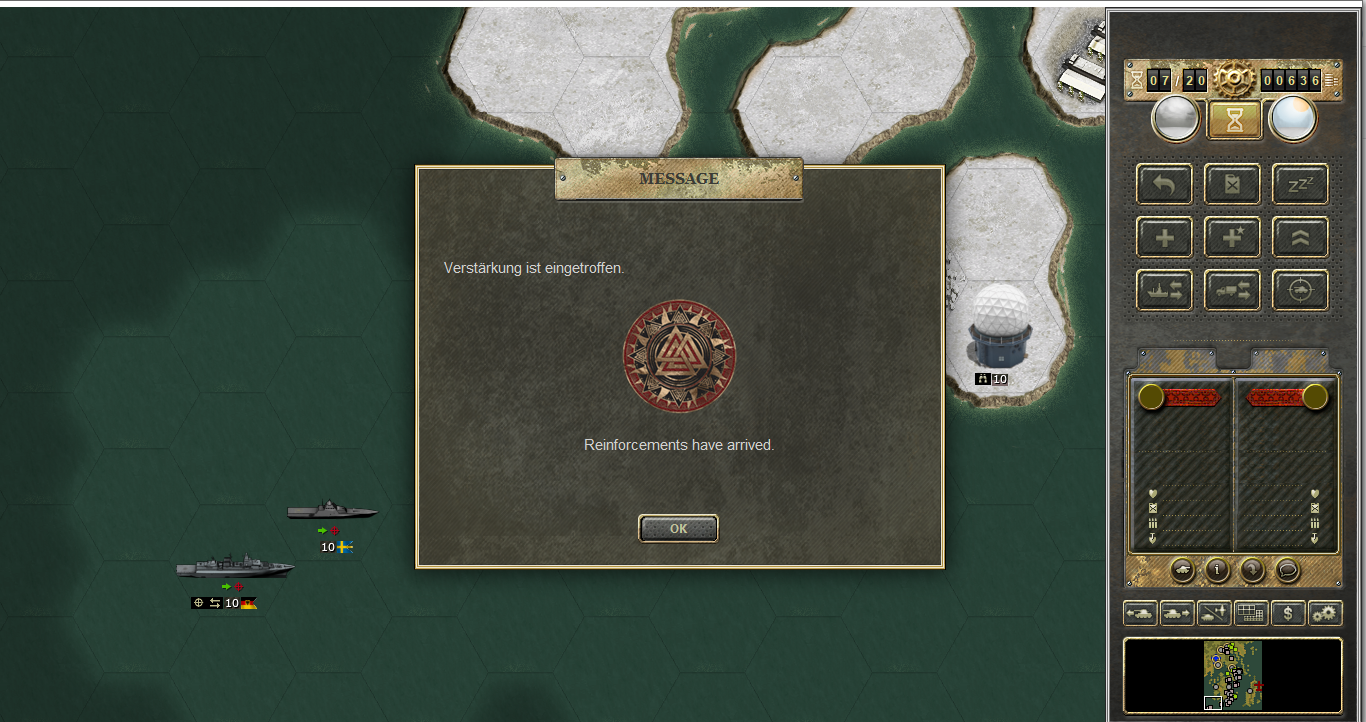Open the purchase screen dollar button
1366x722 pixels.
click(x=1288, y=613)
